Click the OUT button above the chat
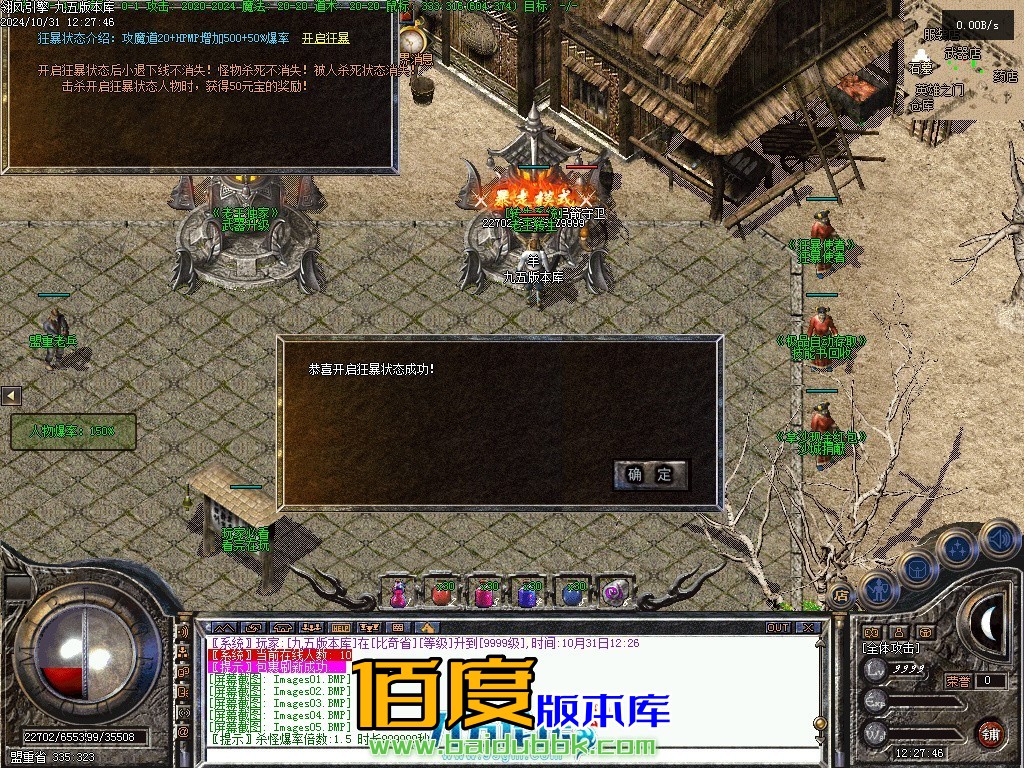 click(x=778, y=628)
